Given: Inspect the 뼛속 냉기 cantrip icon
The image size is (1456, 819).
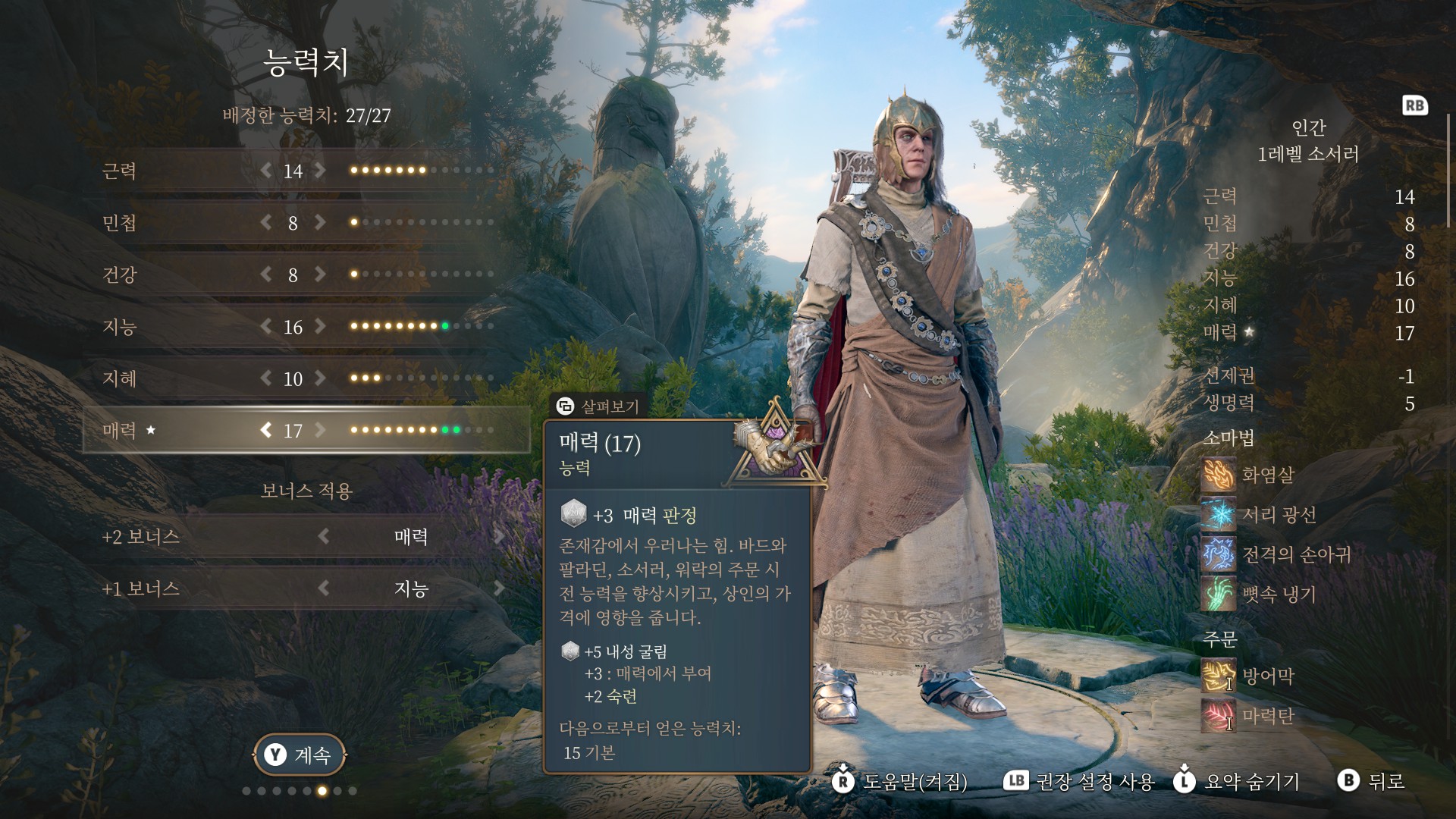Looking at the screenshot, I should (x=1218, y=594).
